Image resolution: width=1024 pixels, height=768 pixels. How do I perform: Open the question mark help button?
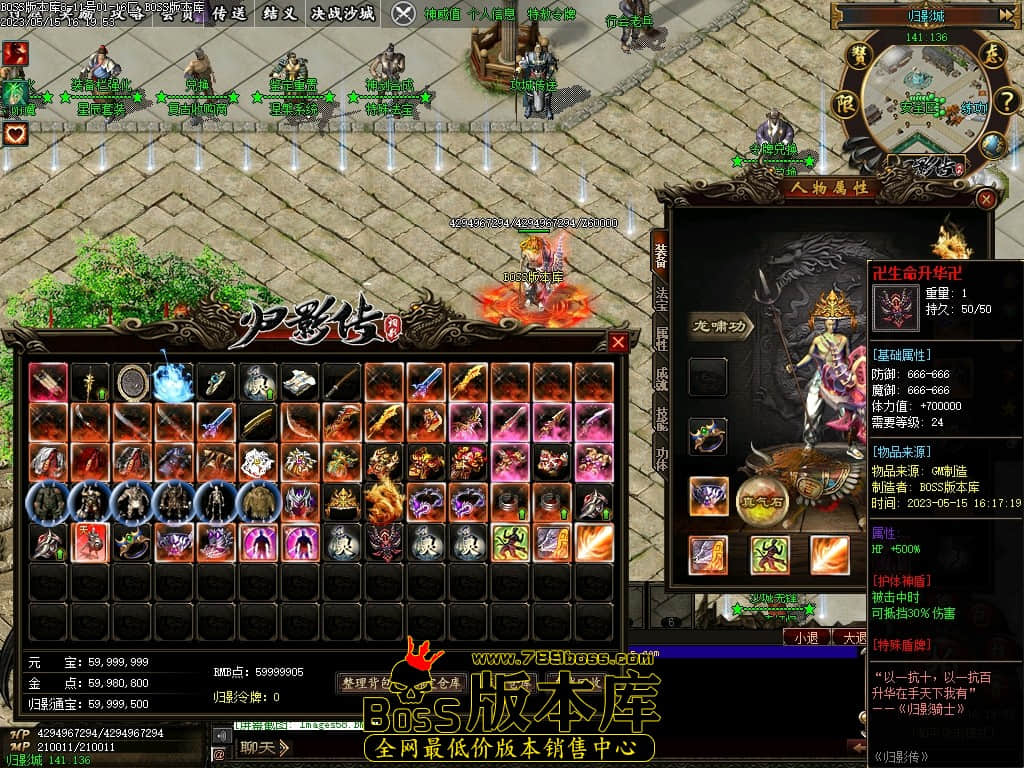click(1007, 99)
